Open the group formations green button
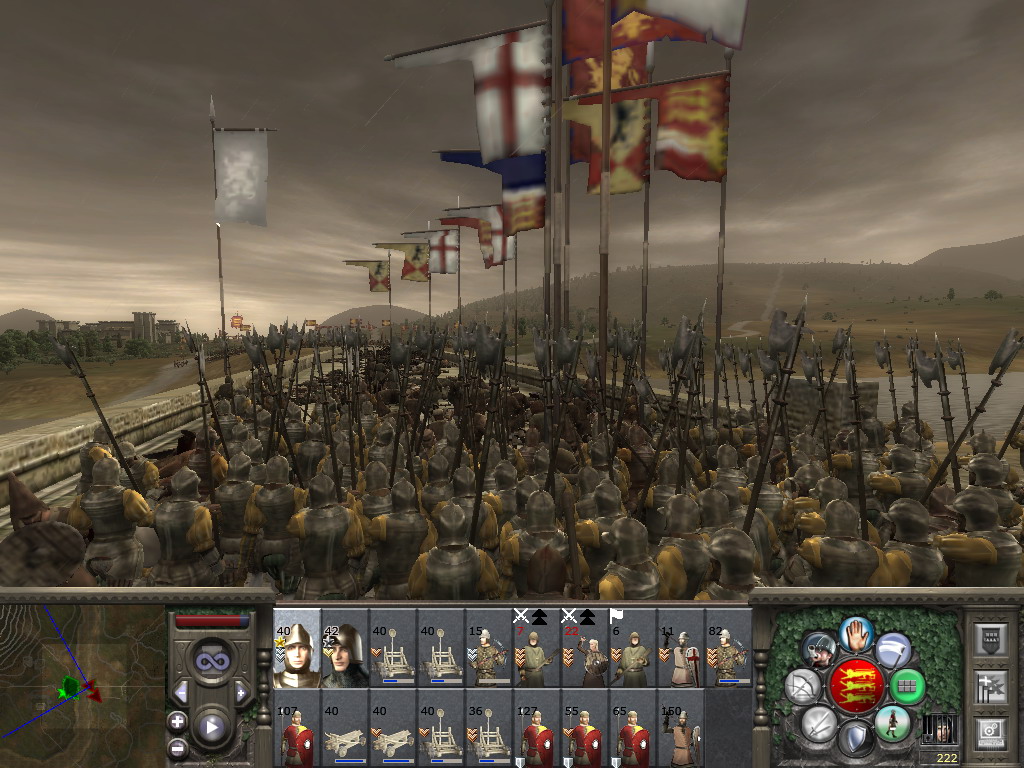 pos(908,686)
